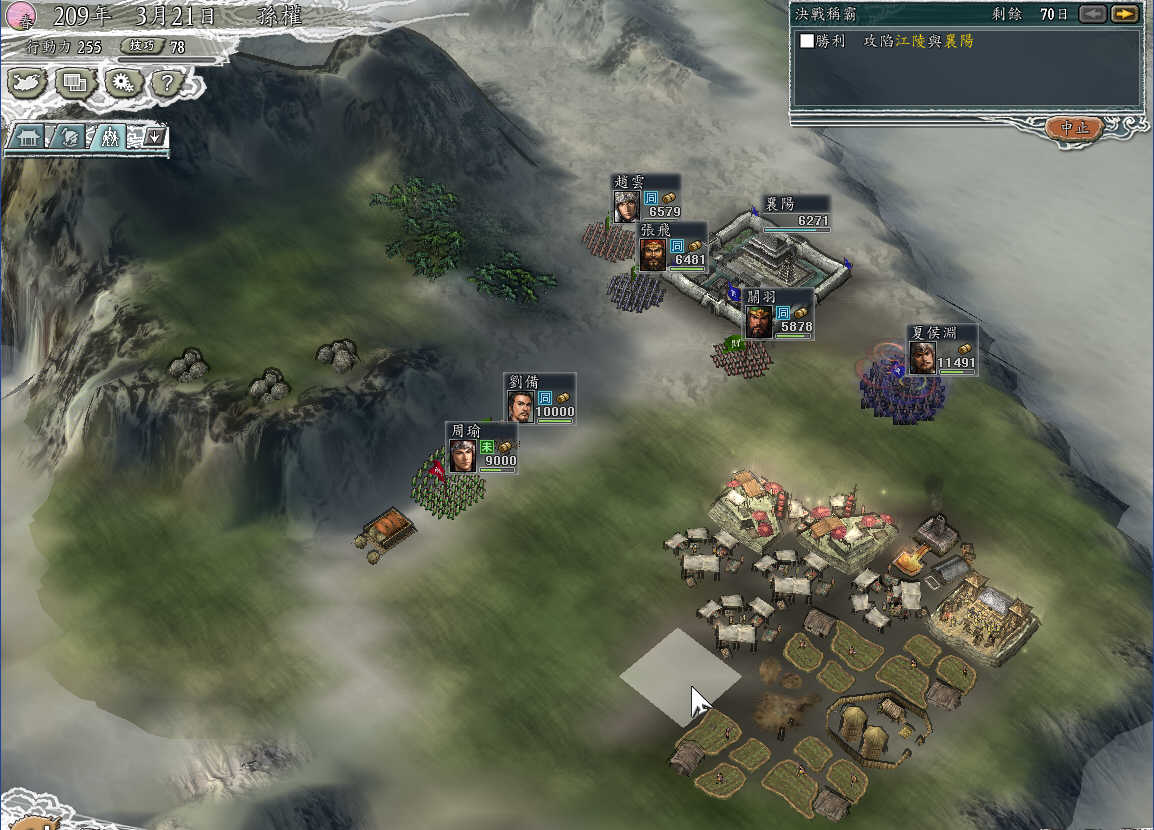Select the soldiers figures tab
Screen dimensions: 1154x830
pos(109,137)
